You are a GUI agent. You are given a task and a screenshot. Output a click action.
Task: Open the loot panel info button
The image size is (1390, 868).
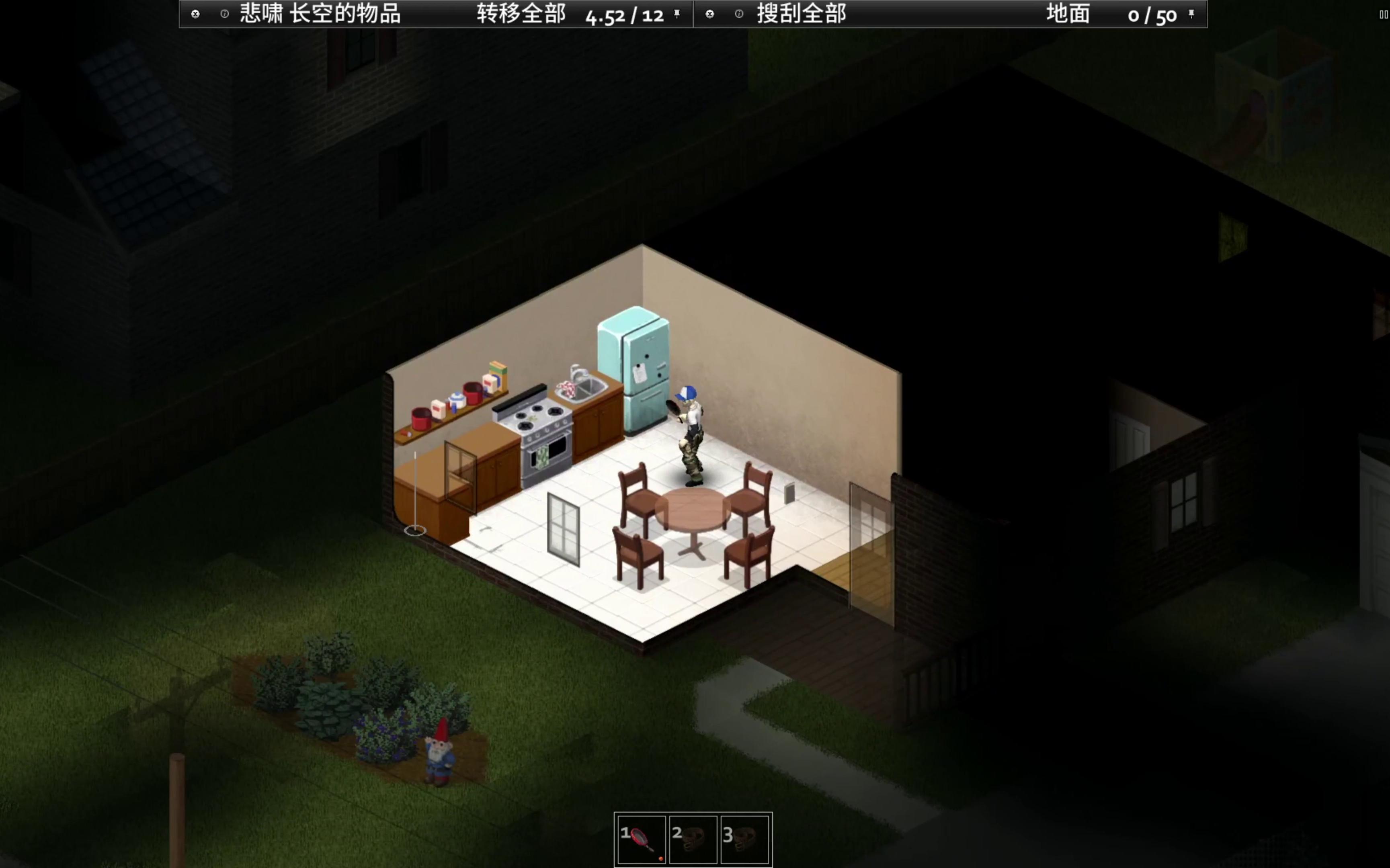click(739, 14)
